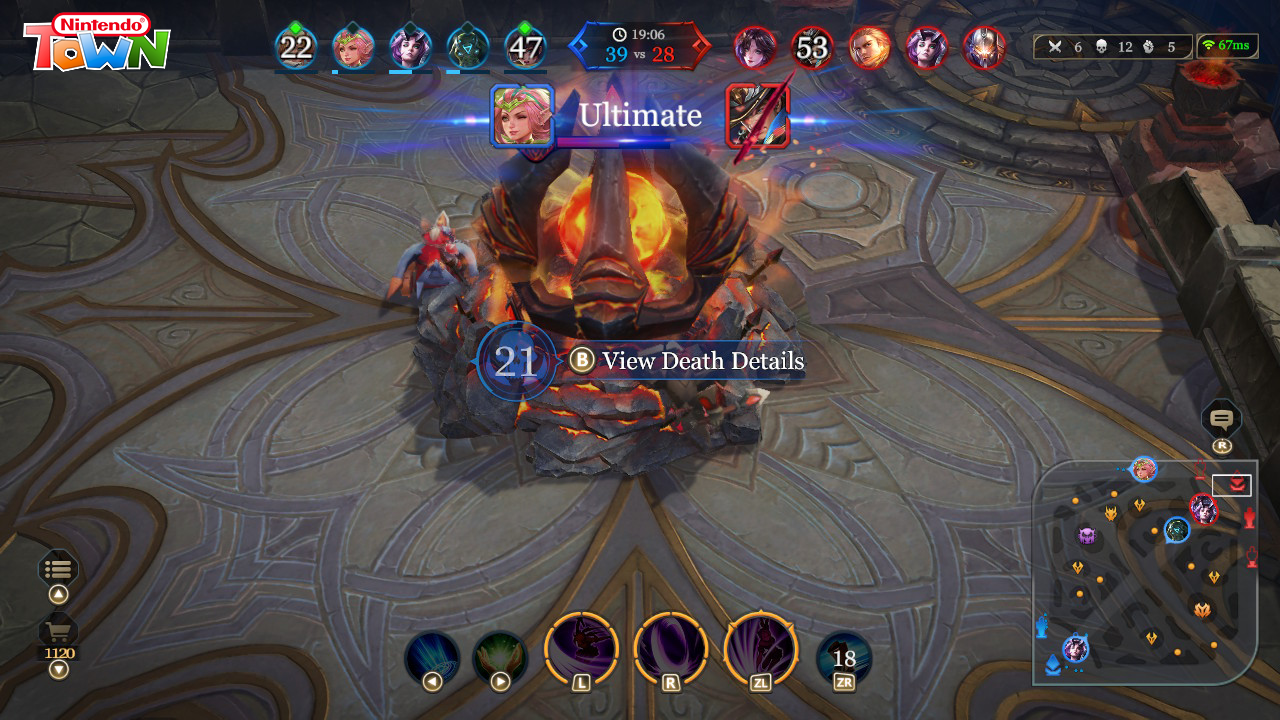
Task: Select the armored helmet enemy portrait
Action: 984,47
